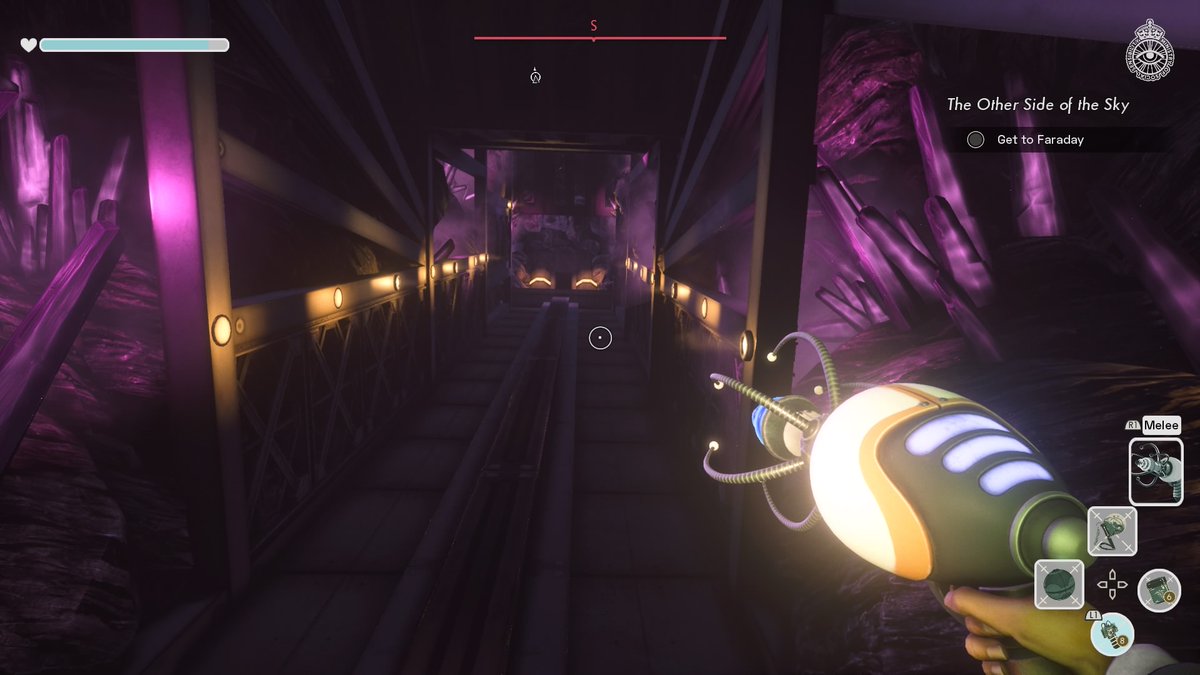The image size is (1200, 675).
Task: Select the equipped ray gun weapon slot
Action: point(1155,471)
